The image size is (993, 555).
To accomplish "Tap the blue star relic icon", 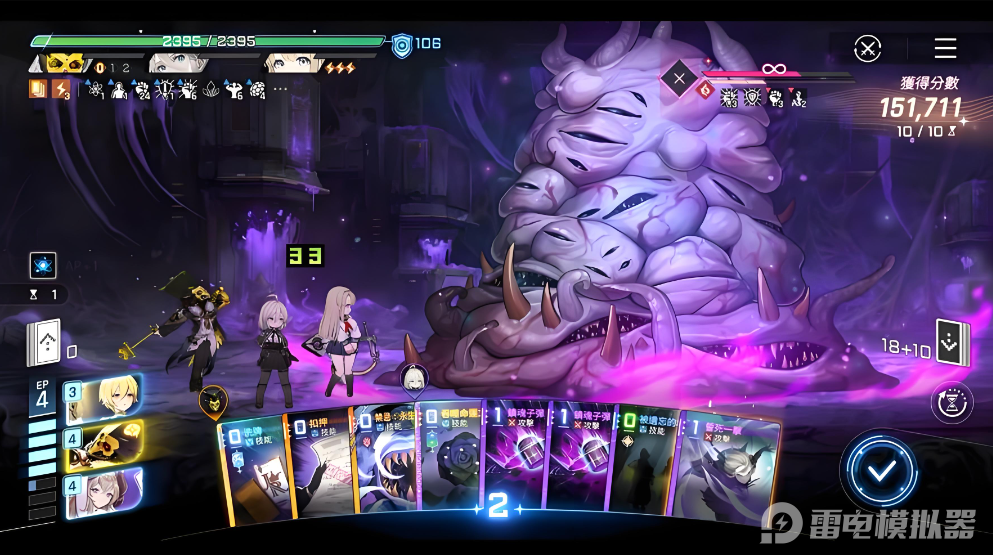I will 43,266.
